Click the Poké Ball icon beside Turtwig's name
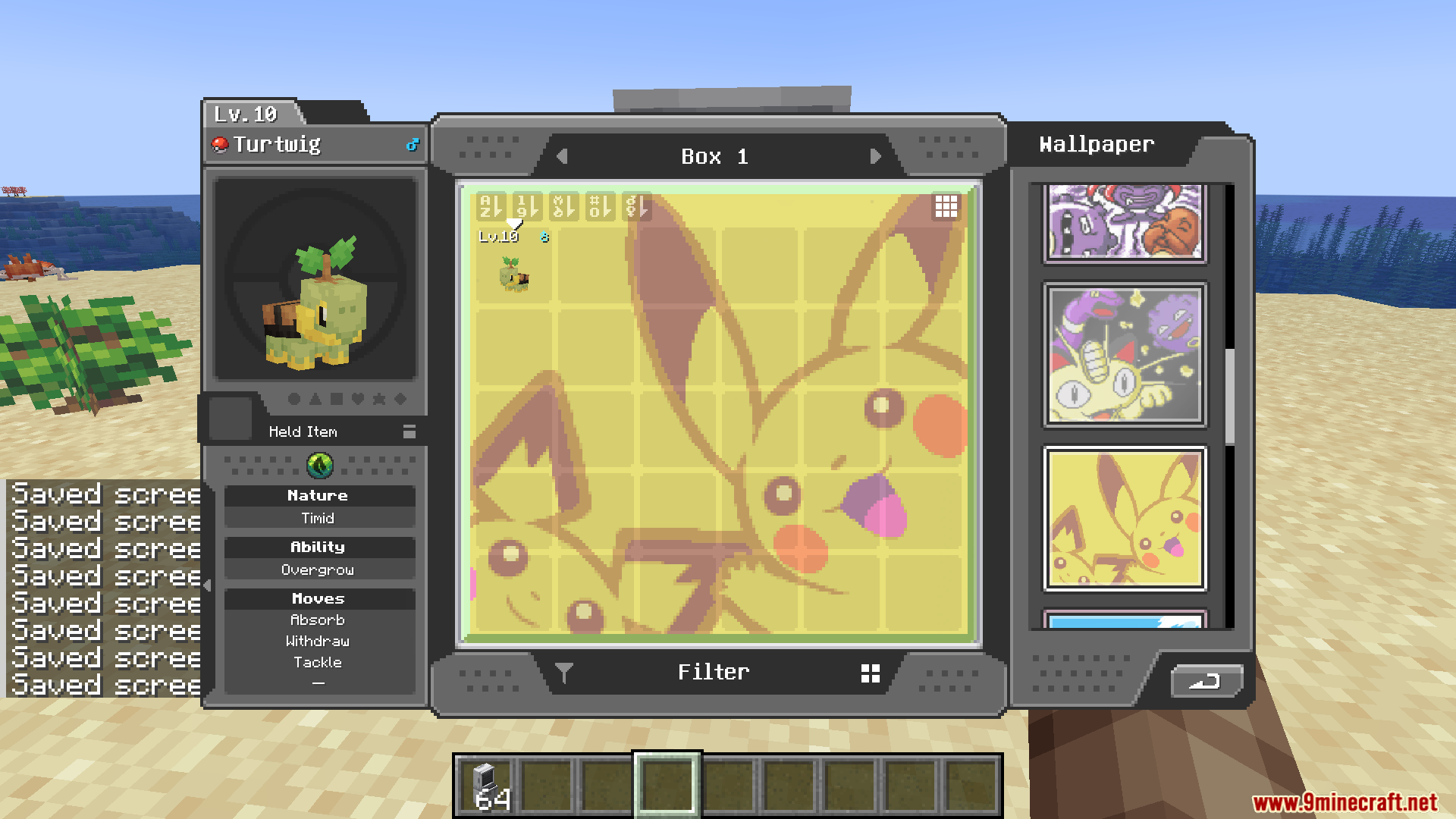 [x=218, y=144]
